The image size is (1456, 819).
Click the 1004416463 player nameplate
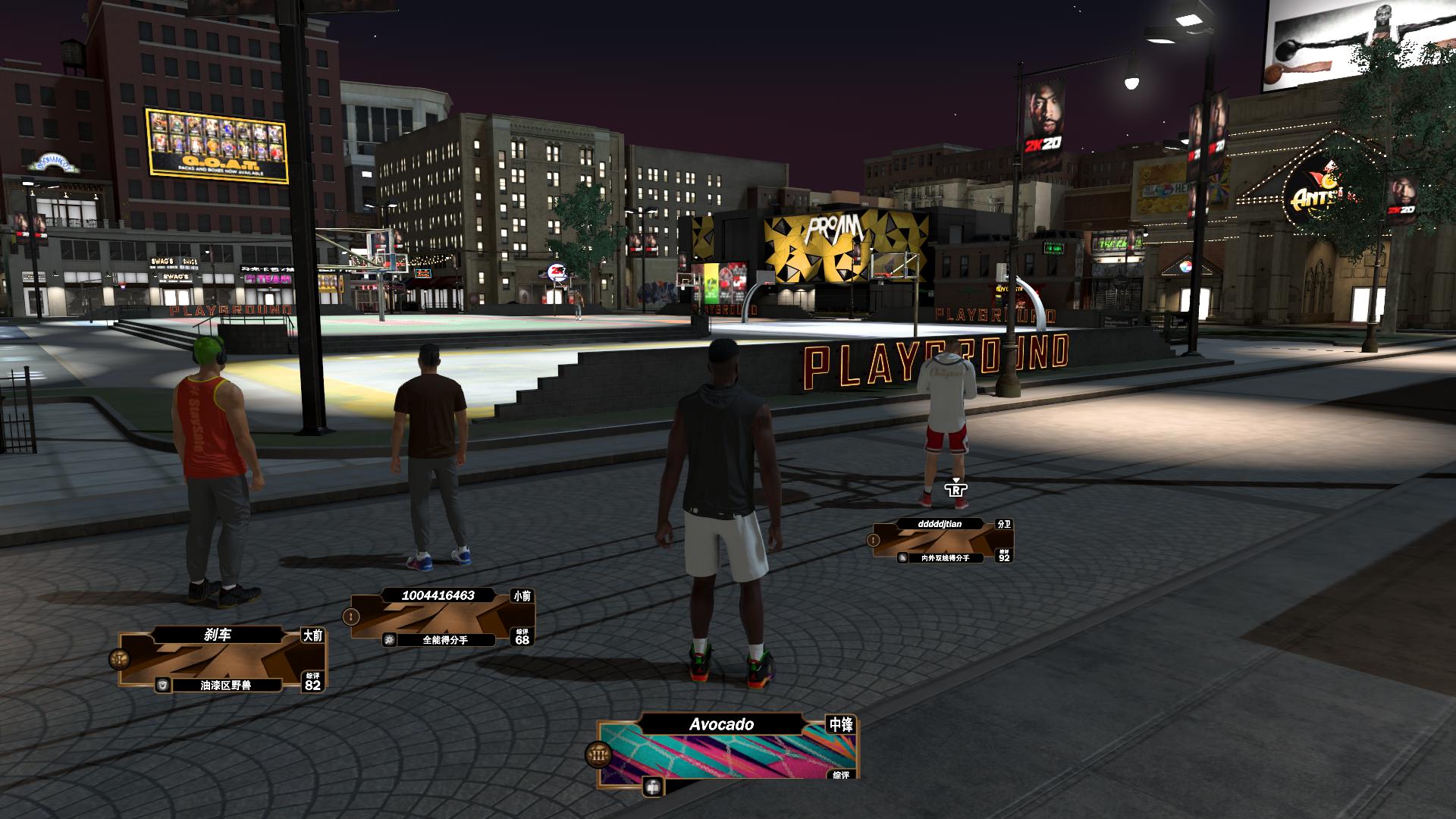coord(441,618)
